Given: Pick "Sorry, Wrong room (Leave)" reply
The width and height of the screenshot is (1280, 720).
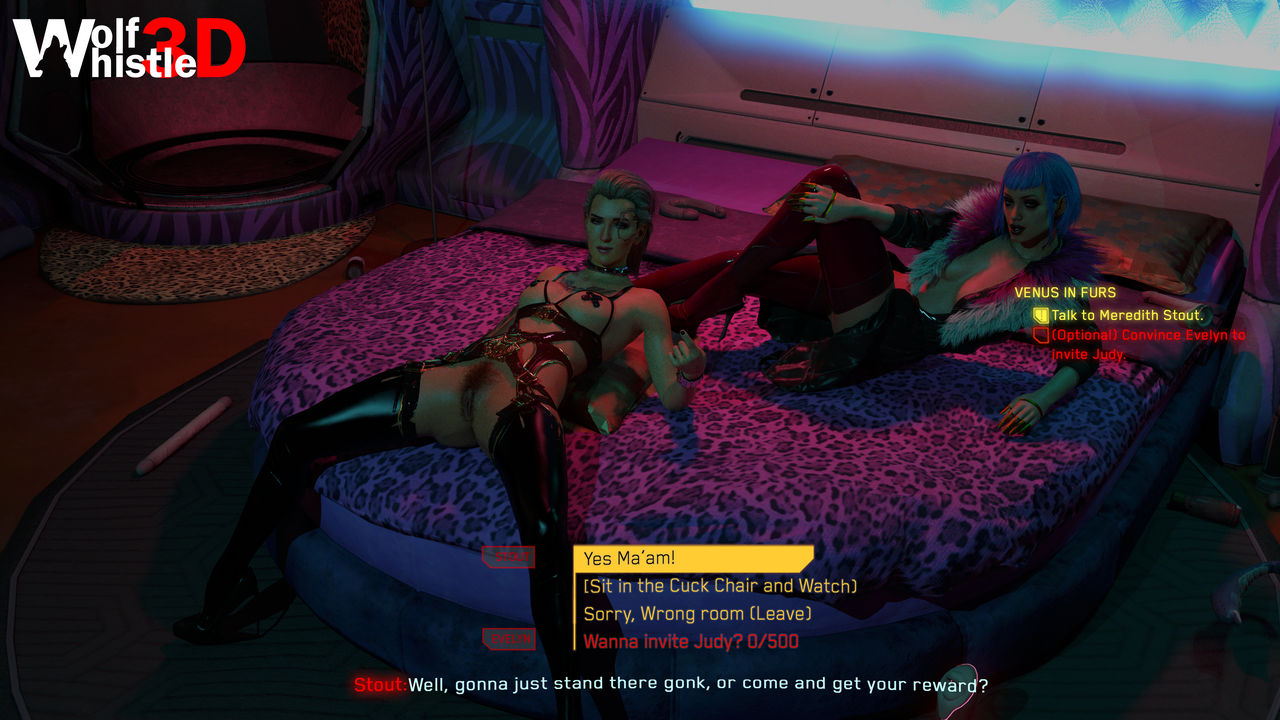Looking at the screenshot, I should click(x=697, y=613).
